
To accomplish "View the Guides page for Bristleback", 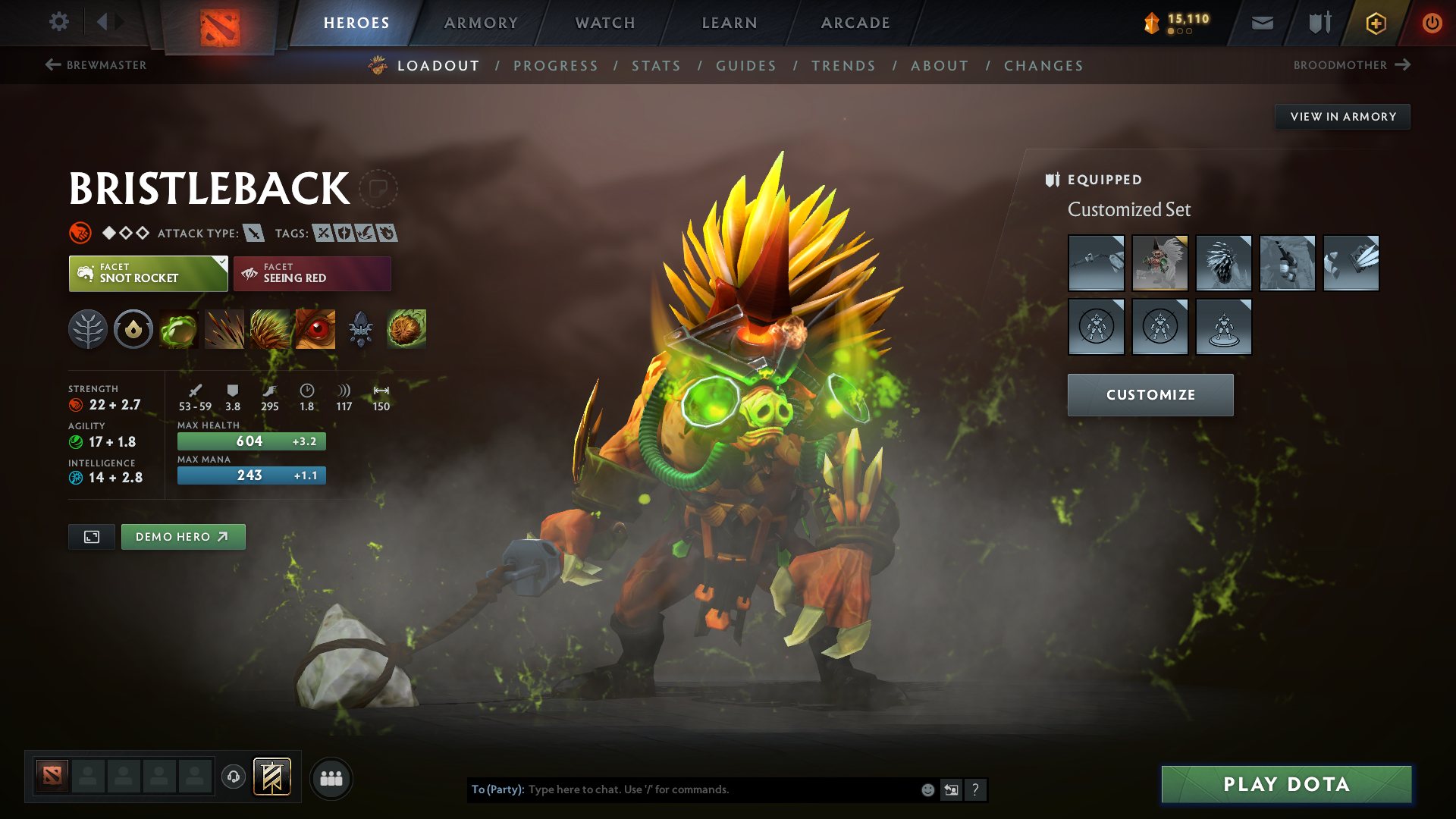I will tap(746, 66).
